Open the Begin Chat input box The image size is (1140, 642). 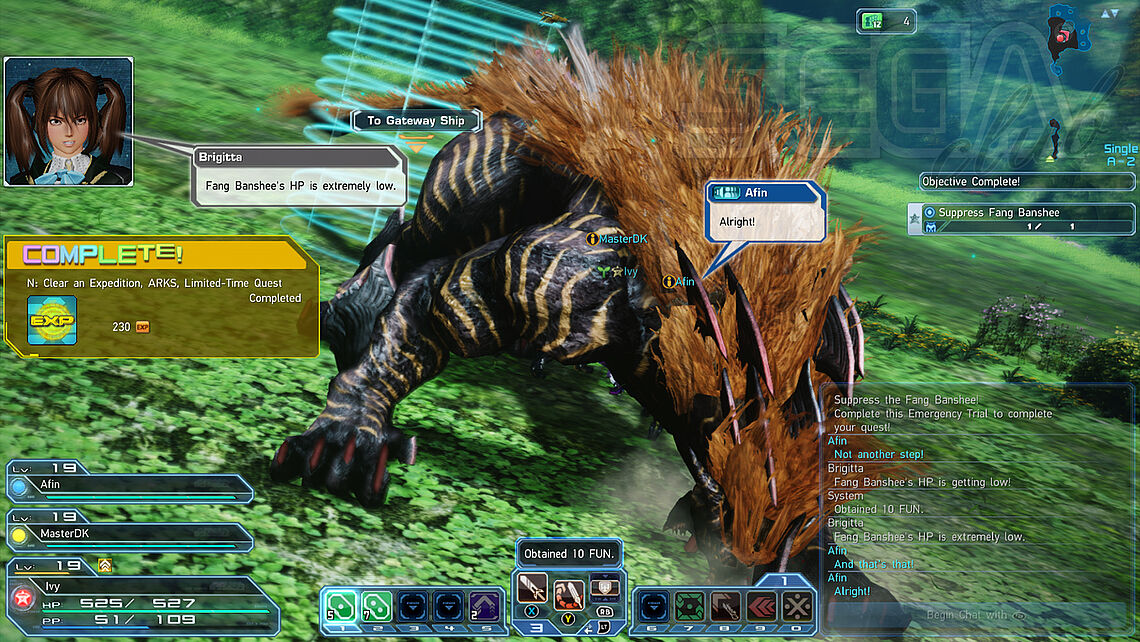click(x=975, y=615)
